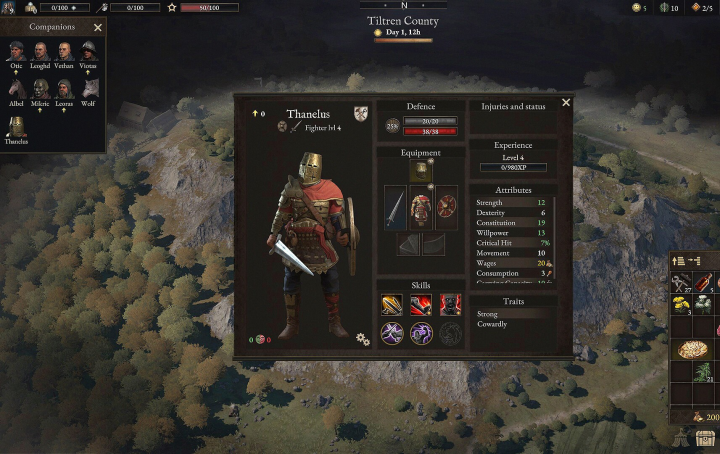Screen dimensions: 720x454
Task: Select the Wolf companion portrait
Action: click(x=89, y=88)
